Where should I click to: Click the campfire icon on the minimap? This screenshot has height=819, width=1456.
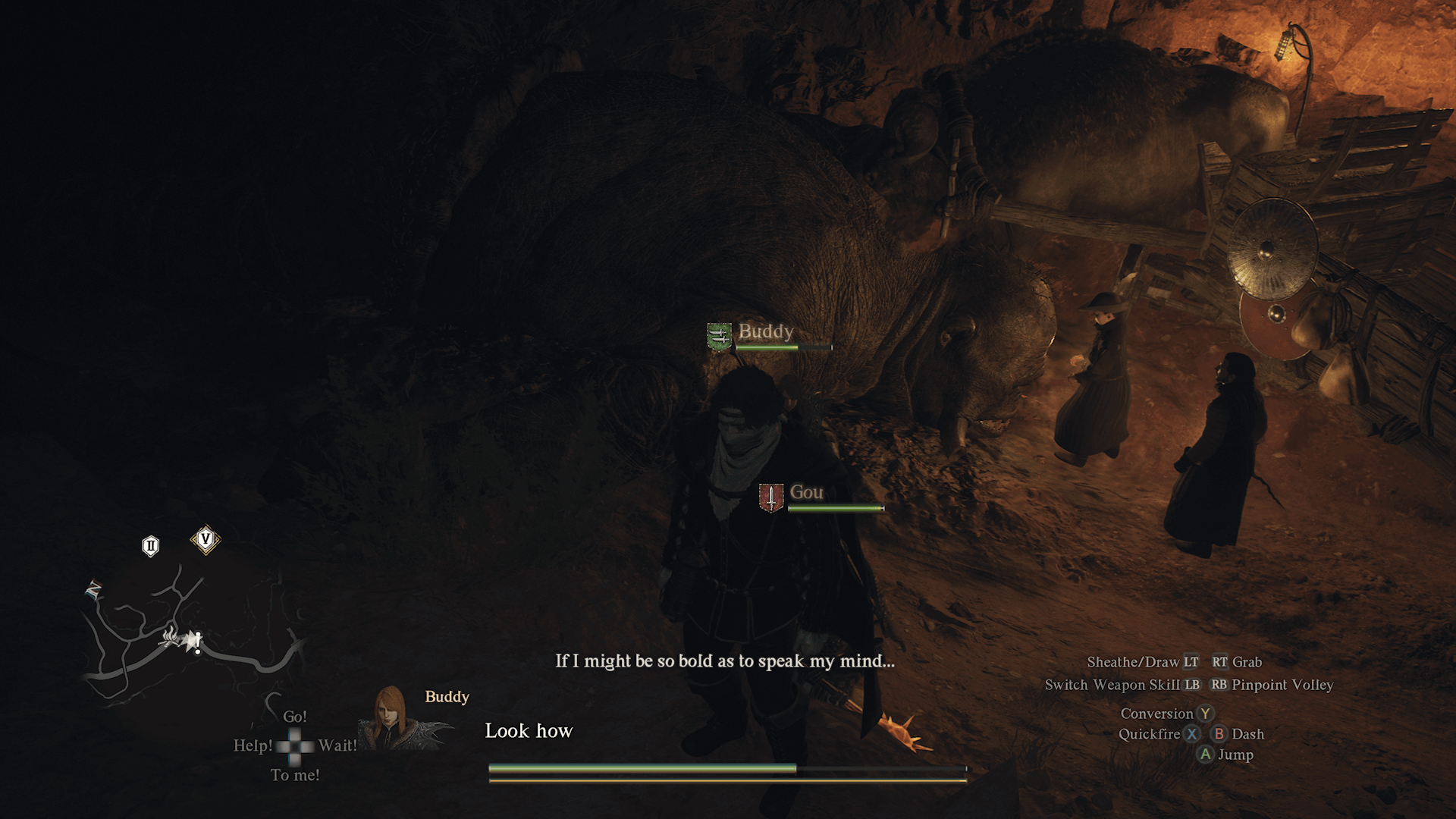(170, 637)
